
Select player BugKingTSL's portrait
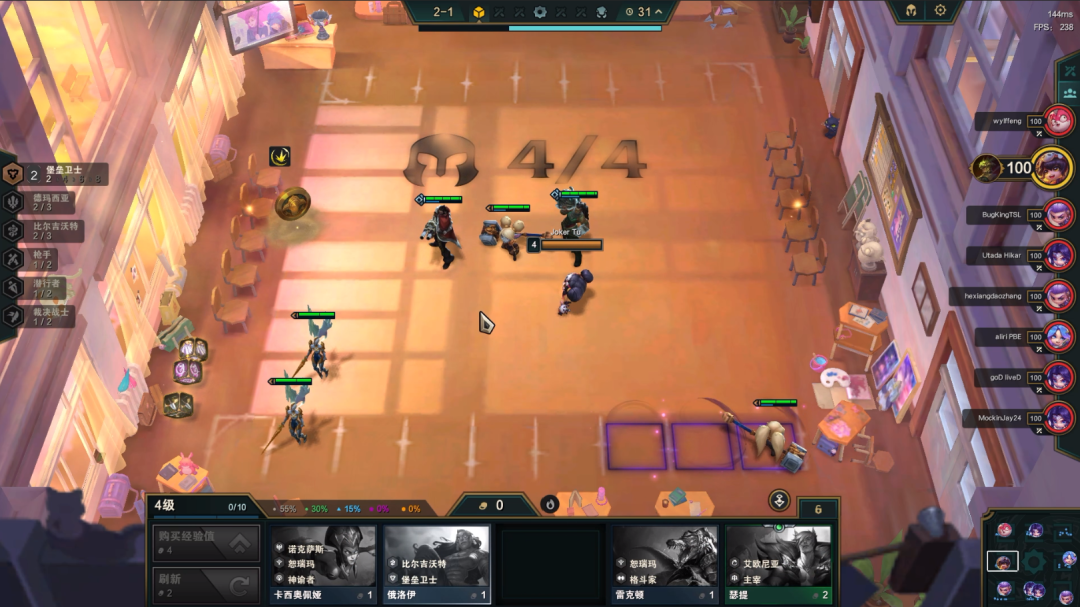(x=1058, y=214)
